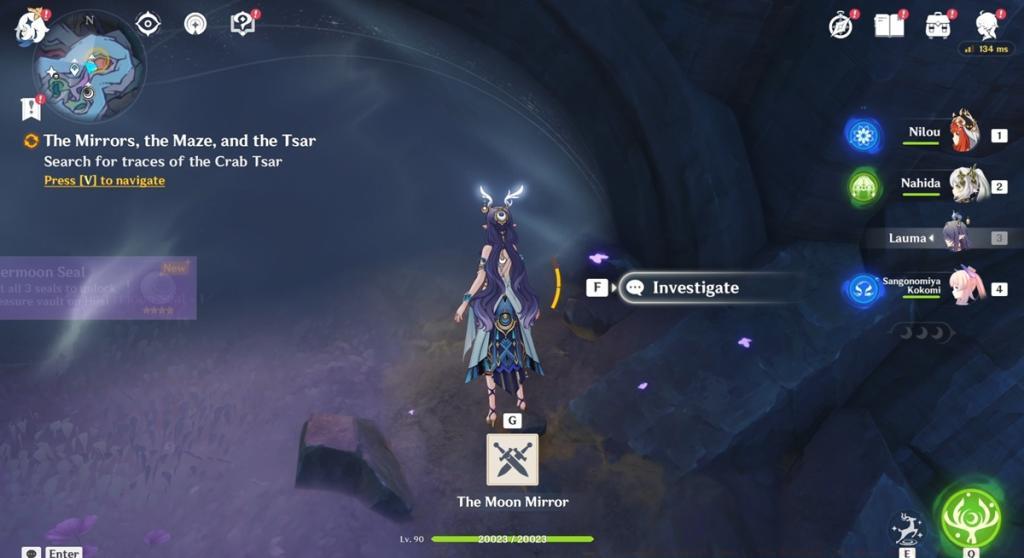Viewport: 1024px width, 558px height.
Task: Select active character Lauma in party list
Action: [955, 238]
